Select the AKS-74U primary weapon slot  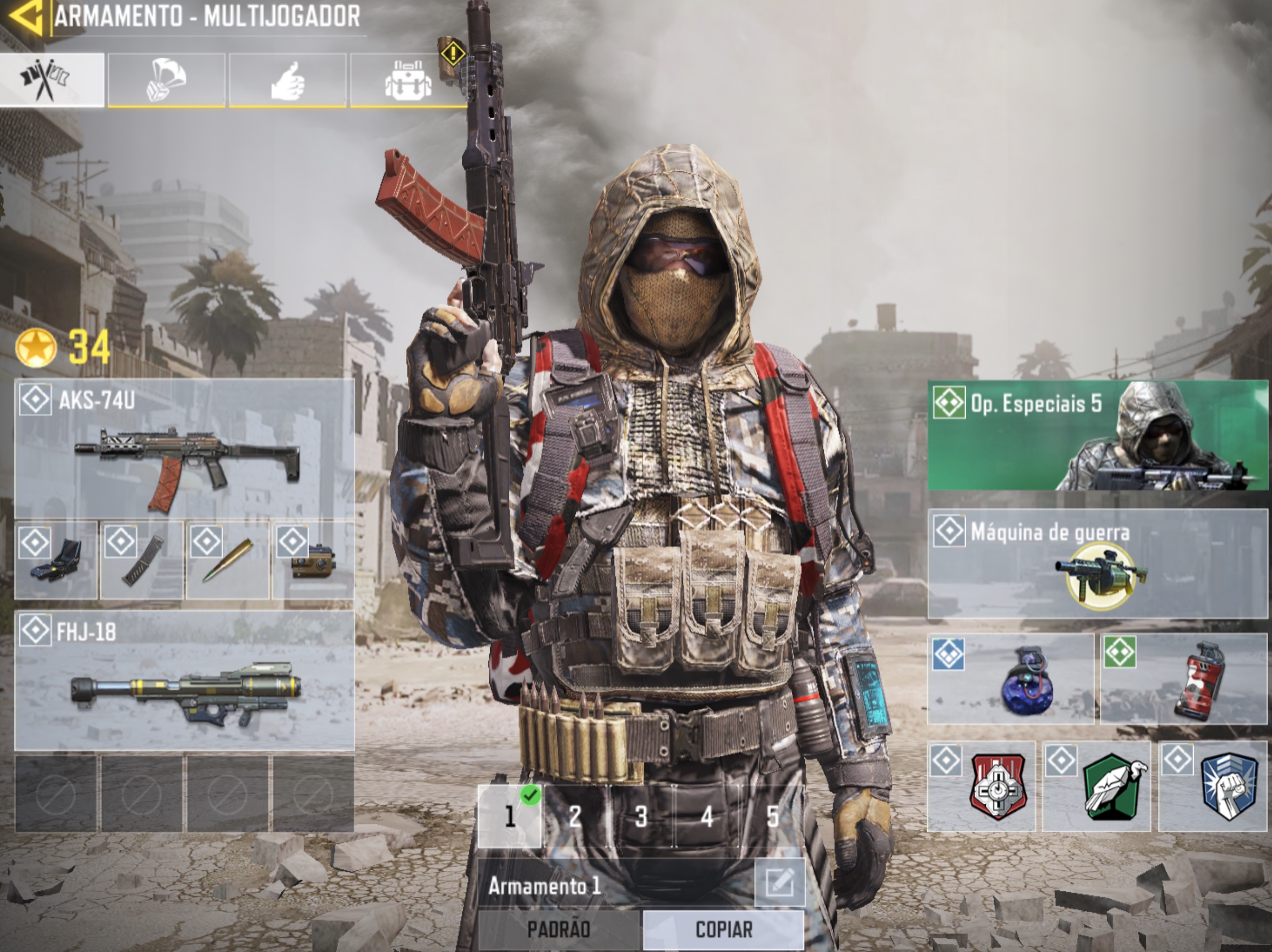pos(184,450)
